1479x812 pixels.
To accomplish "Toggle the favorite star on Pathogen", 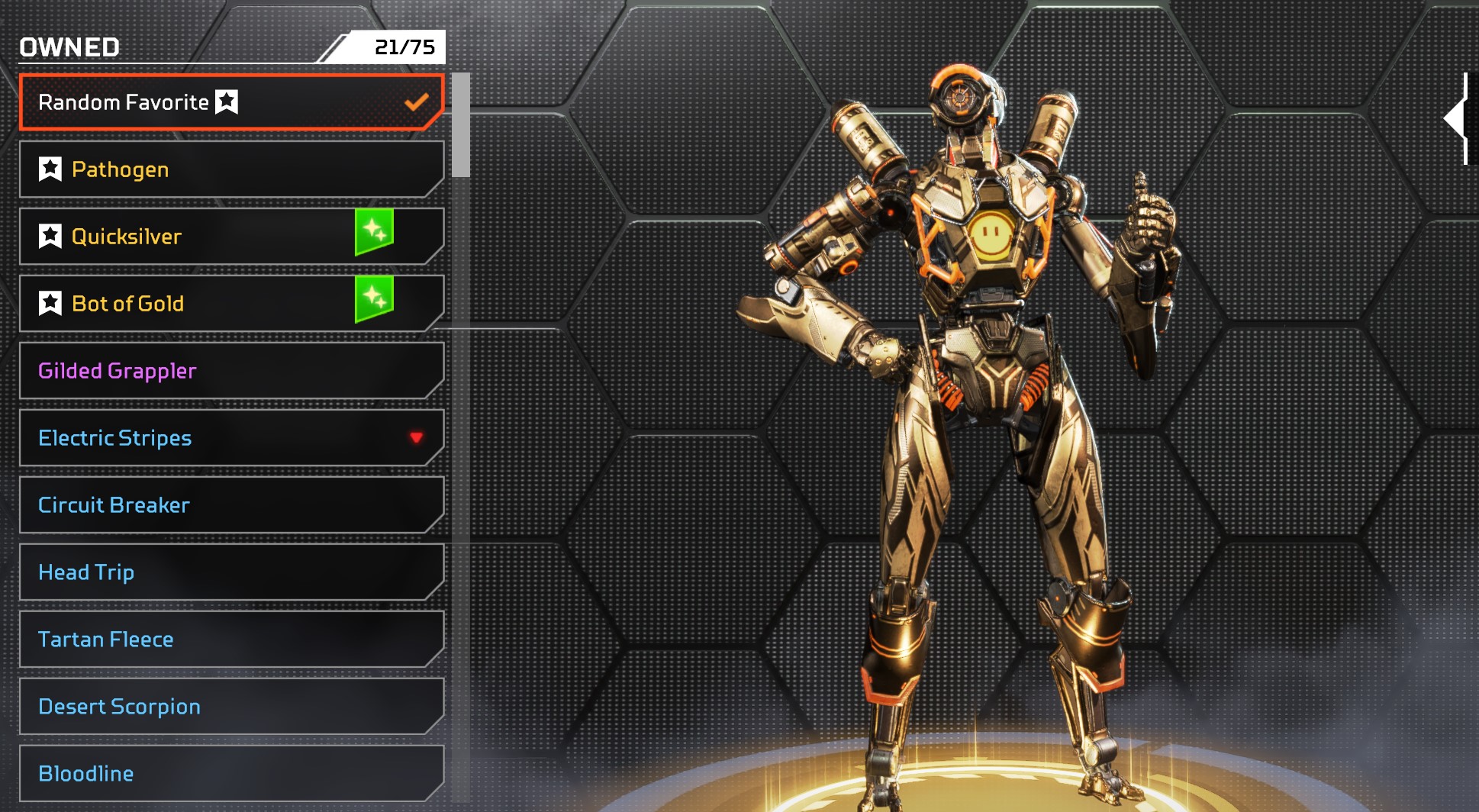I will pos(50,169).
